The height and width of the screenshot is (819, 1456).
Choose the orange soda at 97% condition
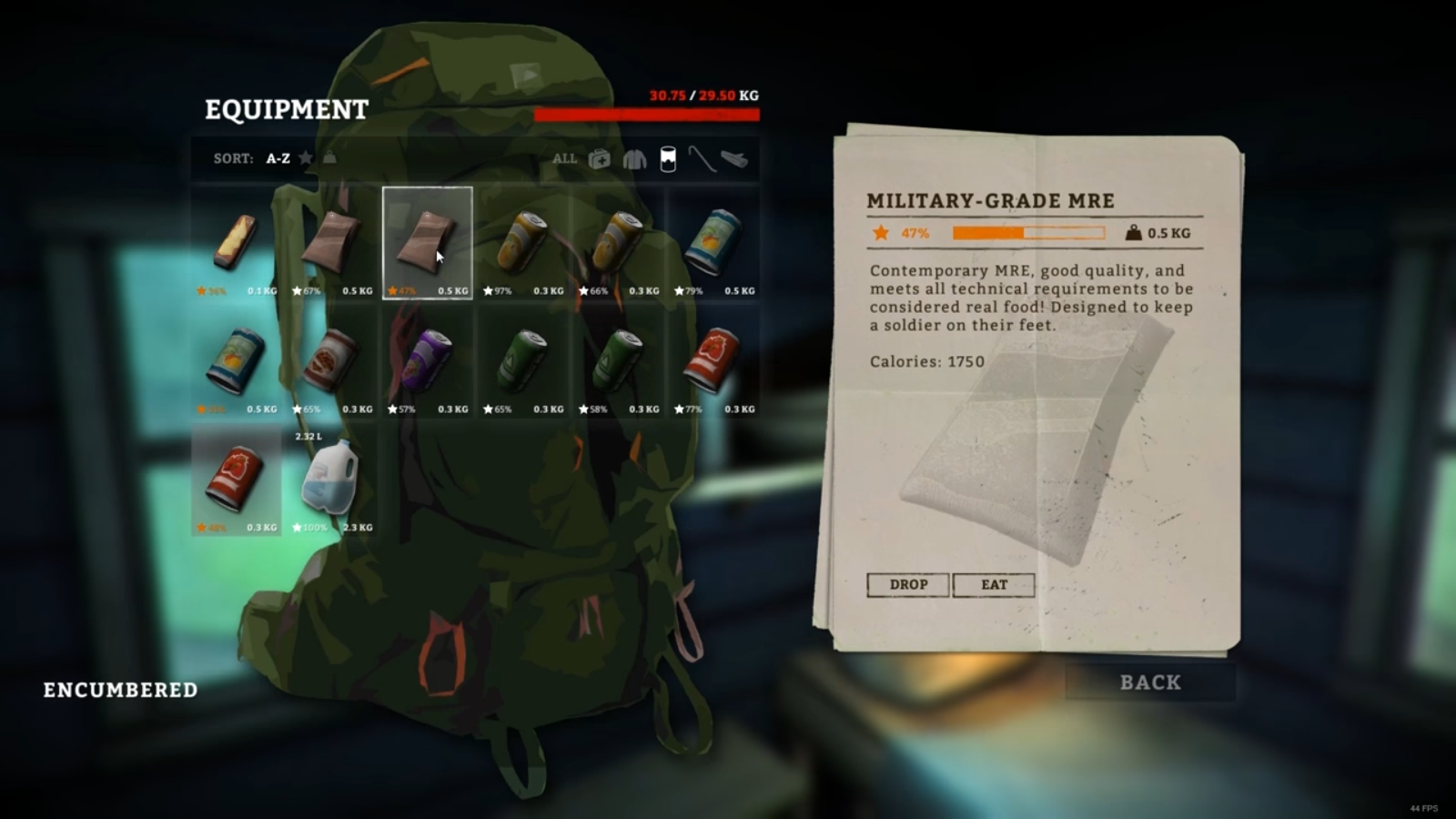(523, 243)
